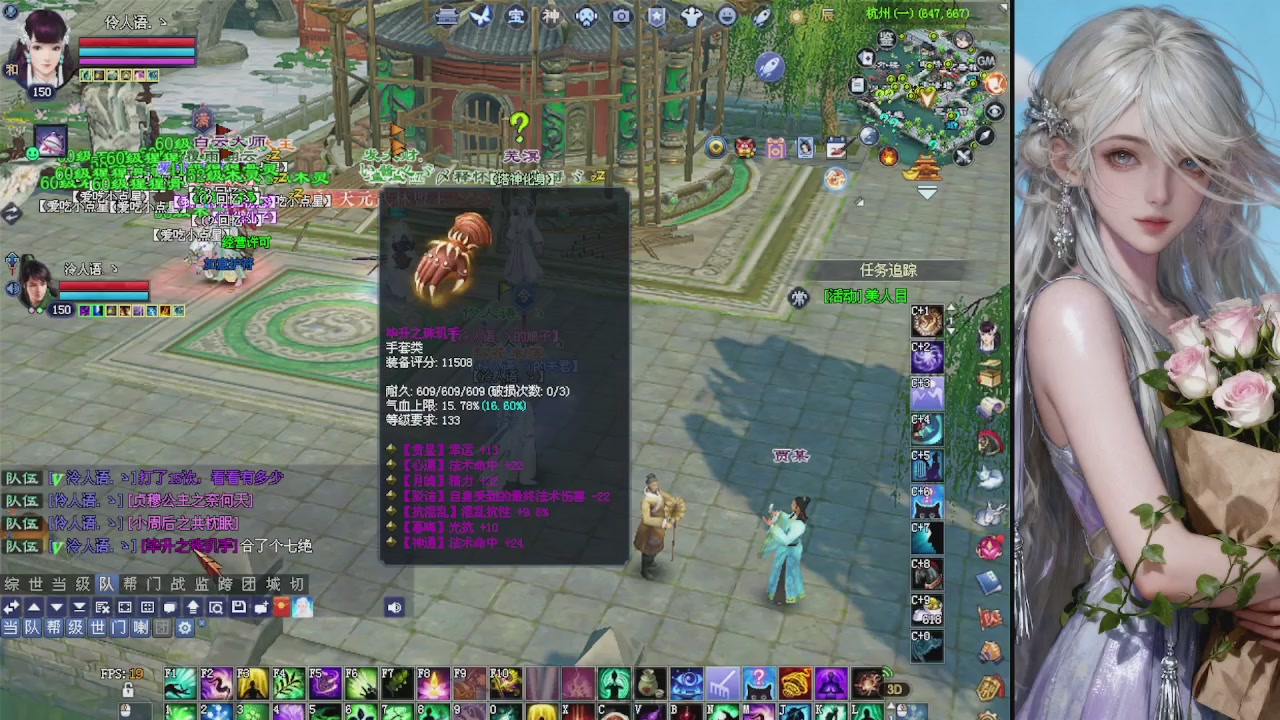The image size is (1280, 720).
Task: Mute the speaker icon above the chat window
Action: click(394, 607)
